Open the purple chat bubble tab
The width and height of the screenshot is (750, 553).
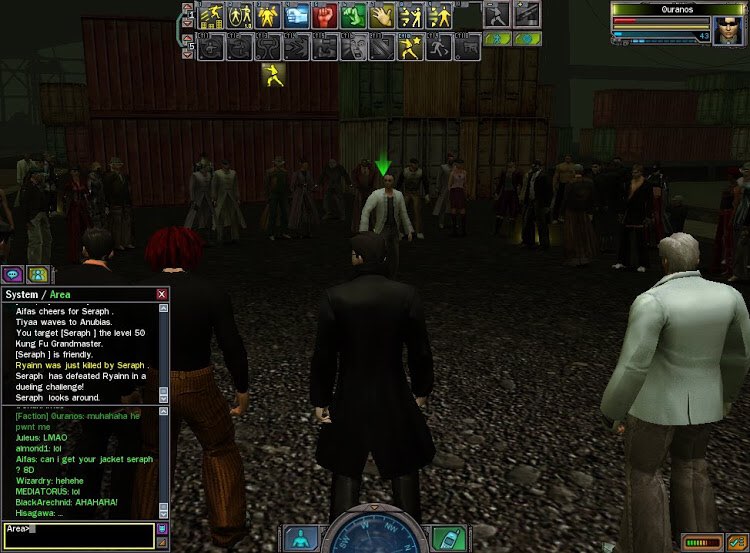point(13,273)
